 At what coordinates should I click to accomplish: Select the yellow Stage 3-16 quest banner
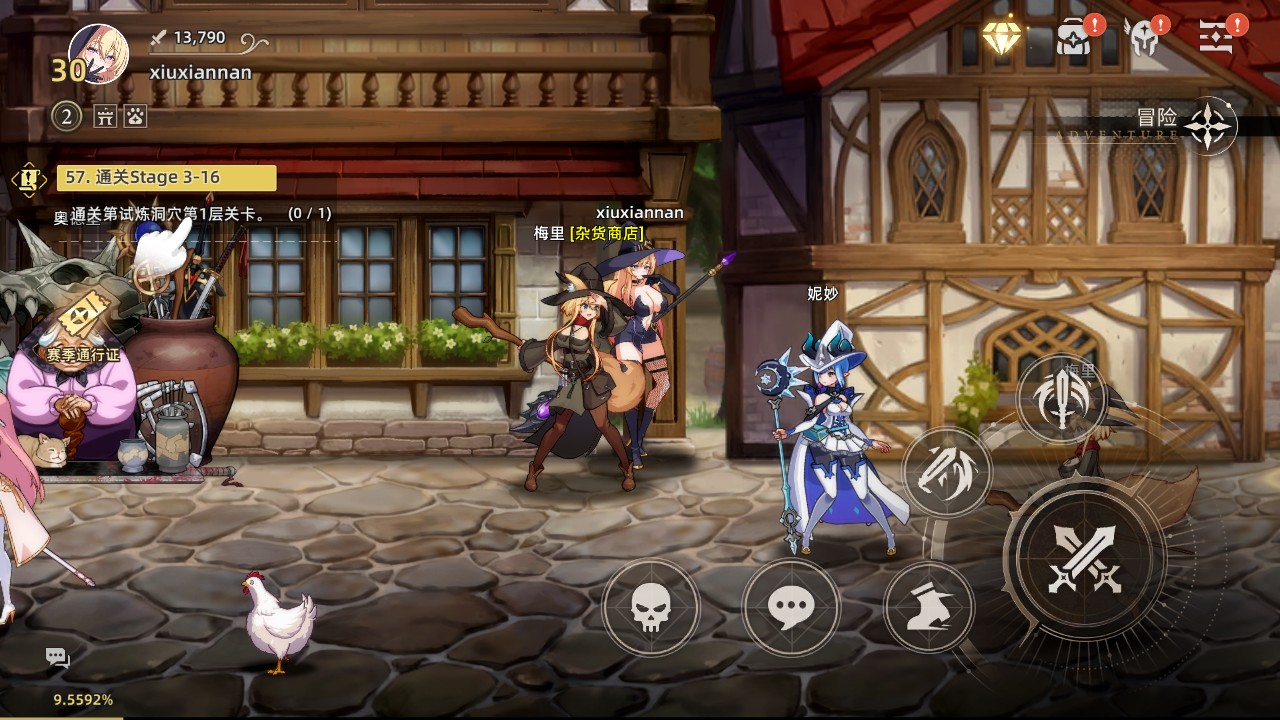click(166, 178)
